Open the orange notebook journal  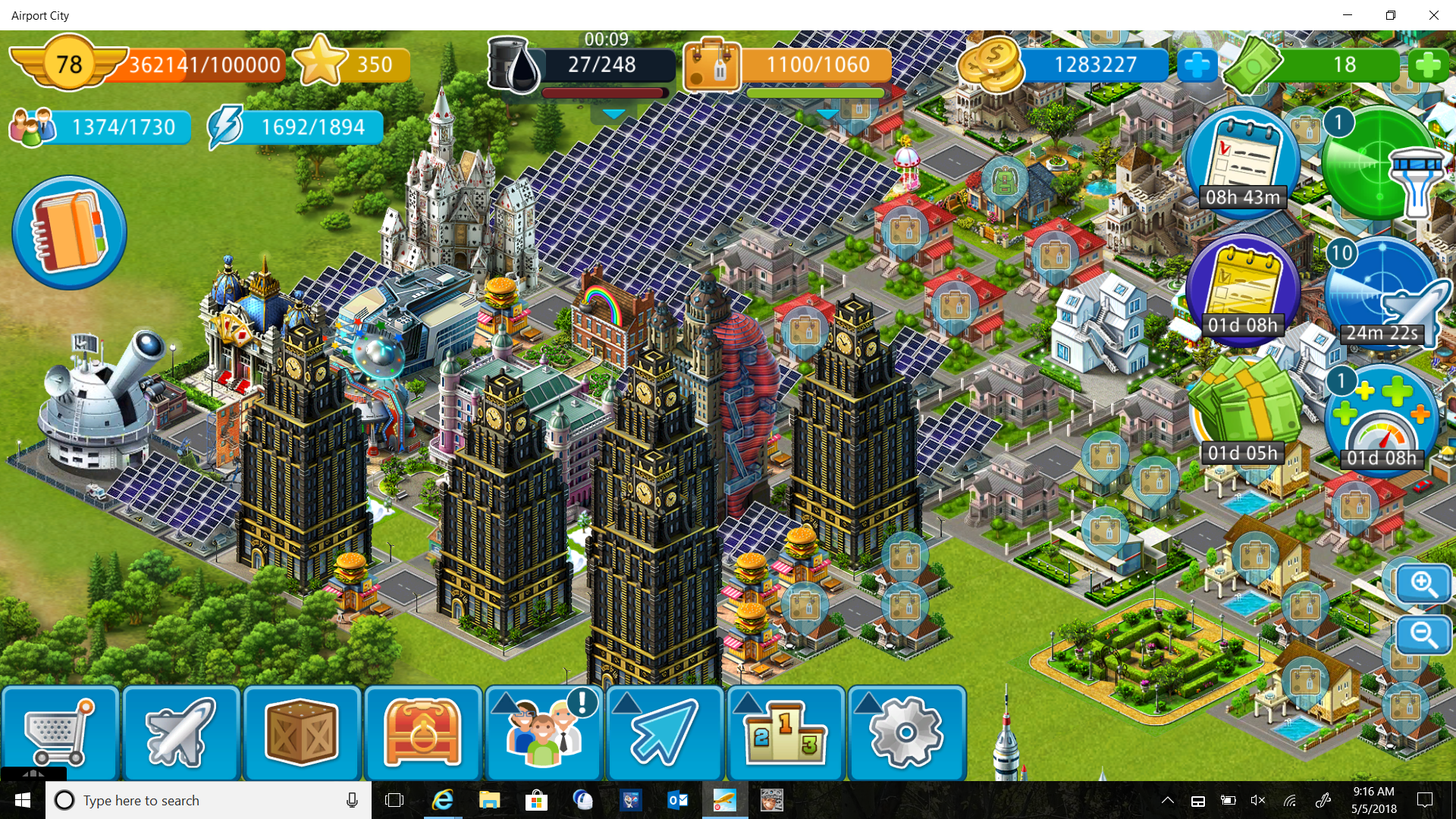(x=69, y=233)
